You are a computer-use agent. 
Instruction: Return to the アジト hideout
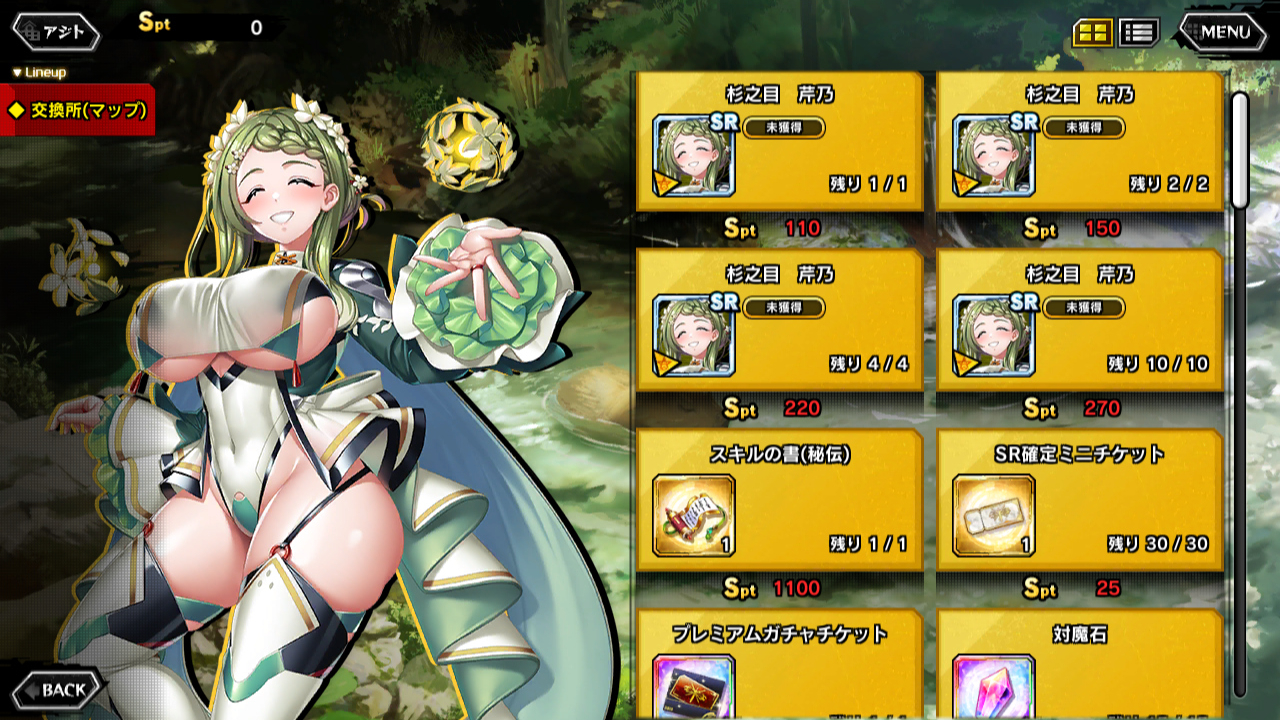pyautogui.click(x=56, y=32)
